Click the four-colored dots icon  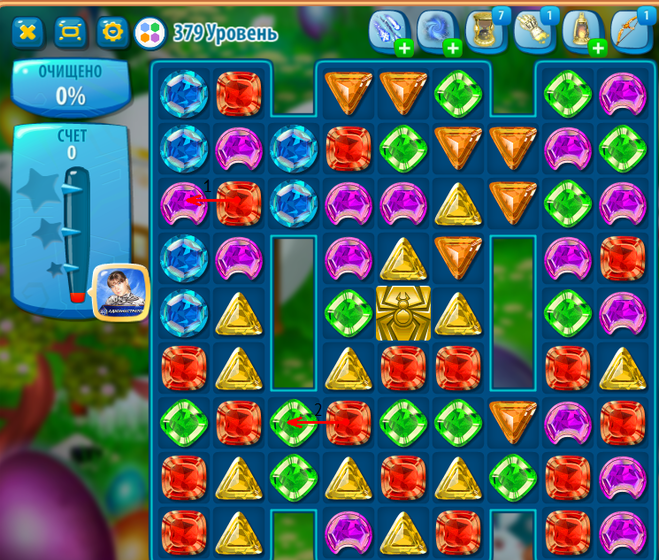click(x=150, y=33)
